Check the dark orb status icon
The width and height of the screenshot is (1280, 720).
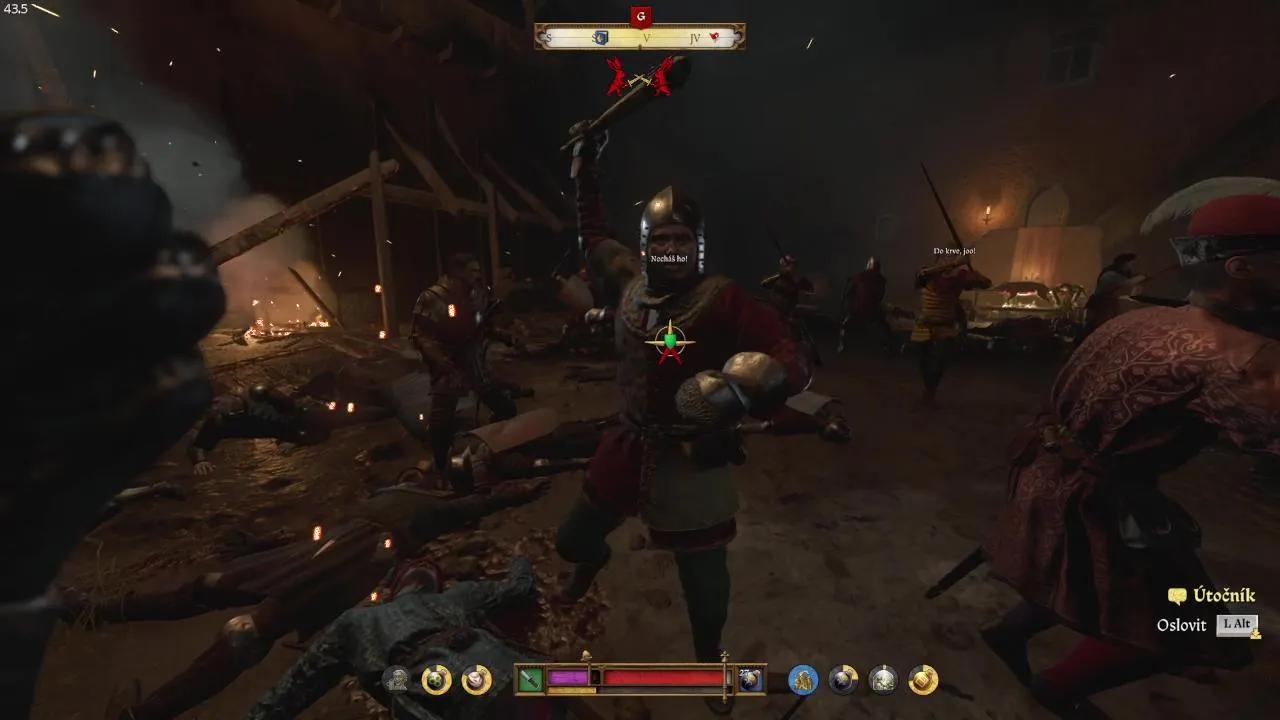[x=843, y=680]
